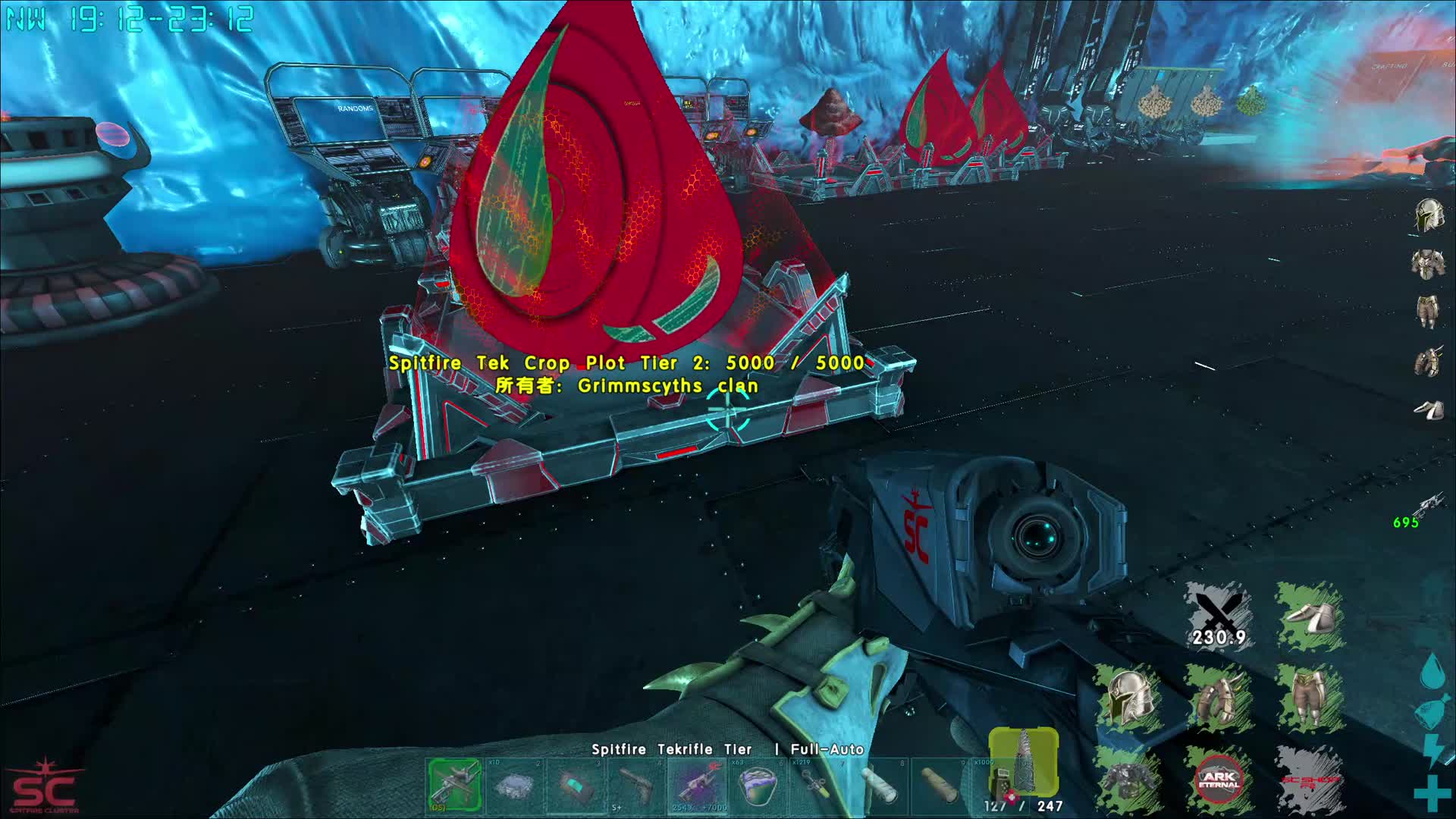The image size is (1456, 819).
Task: Click the green-backed gauntlets armor tile
Action: [1218, 698]
